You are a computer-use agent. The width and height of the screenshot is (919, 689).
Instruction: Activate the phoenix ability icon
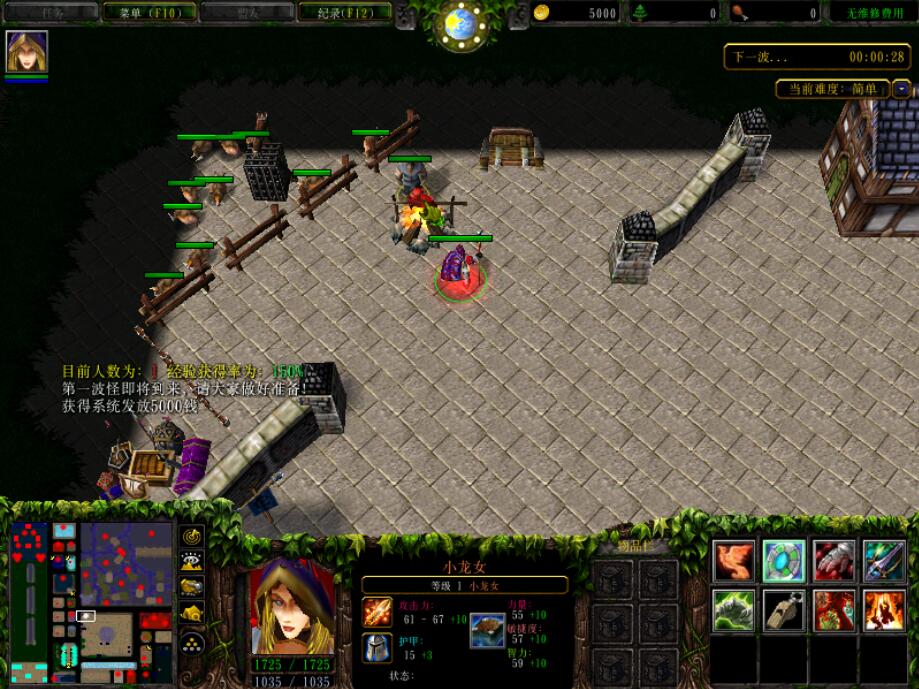(x=733, y=562)
